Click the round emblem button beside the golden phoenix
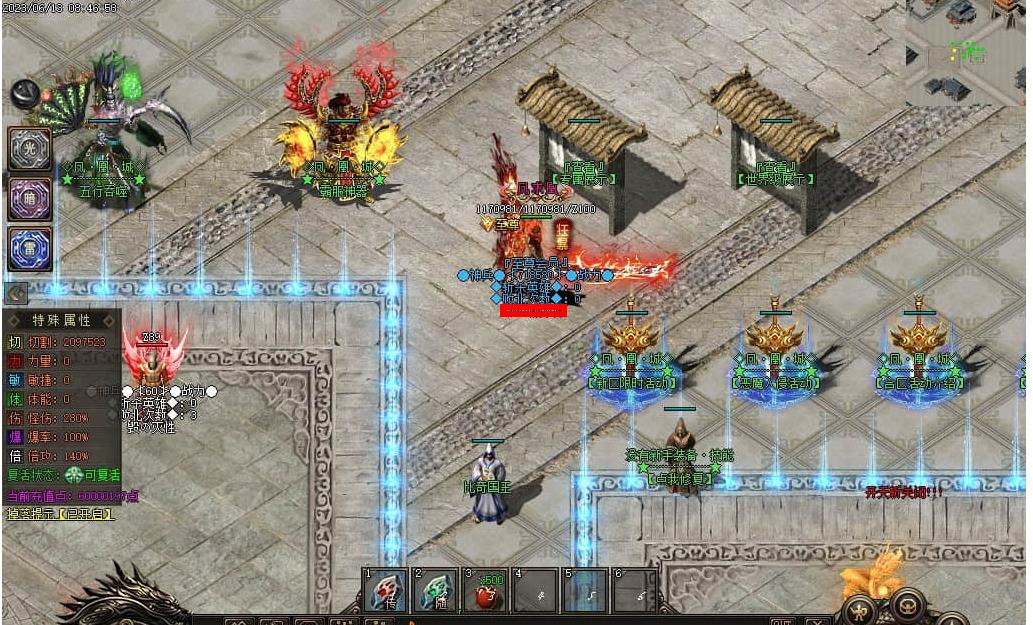The image size is (1033, 625). coord(907,603)
